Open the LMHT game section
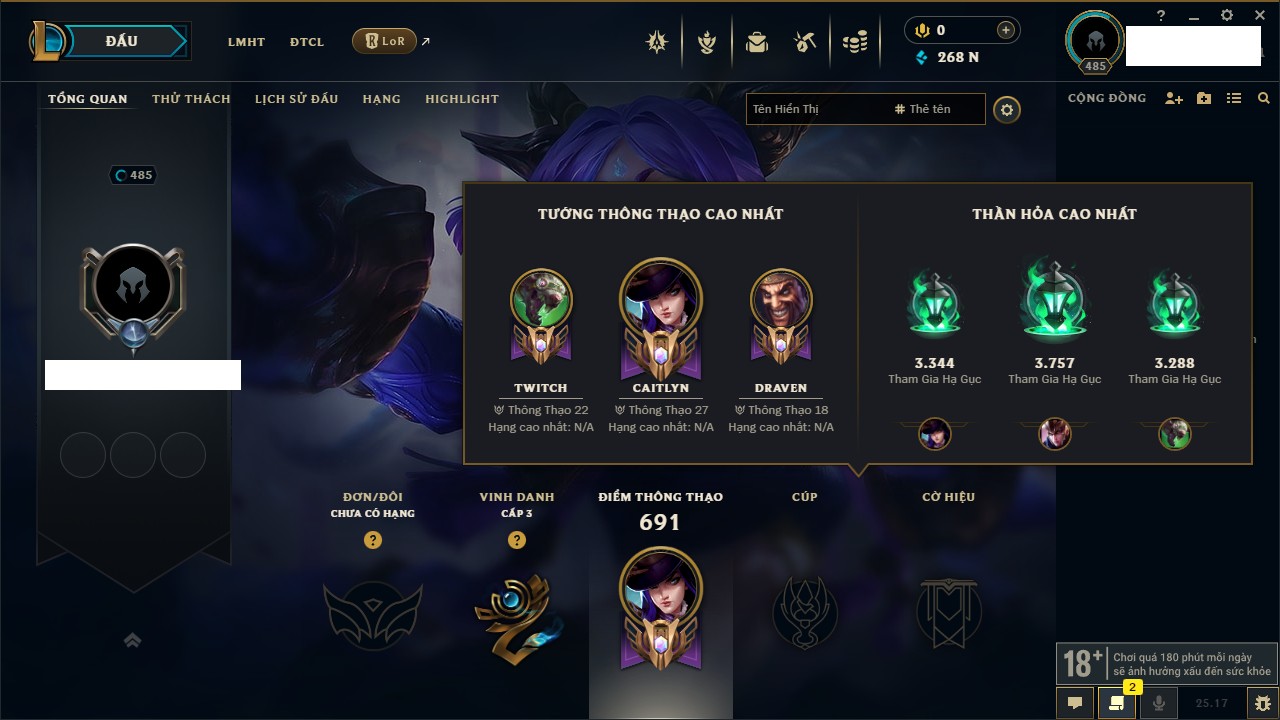1280x720 pixels. pyautogui.click(x=246, y=42)
